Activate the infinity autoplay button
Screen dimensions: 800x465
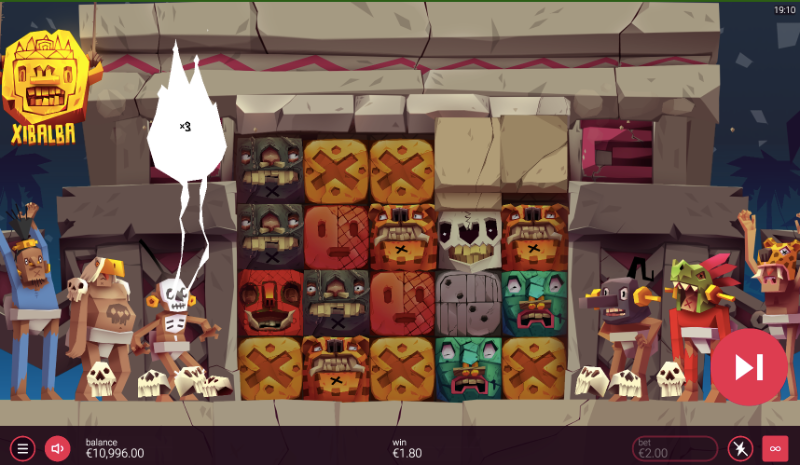[775, 448]
